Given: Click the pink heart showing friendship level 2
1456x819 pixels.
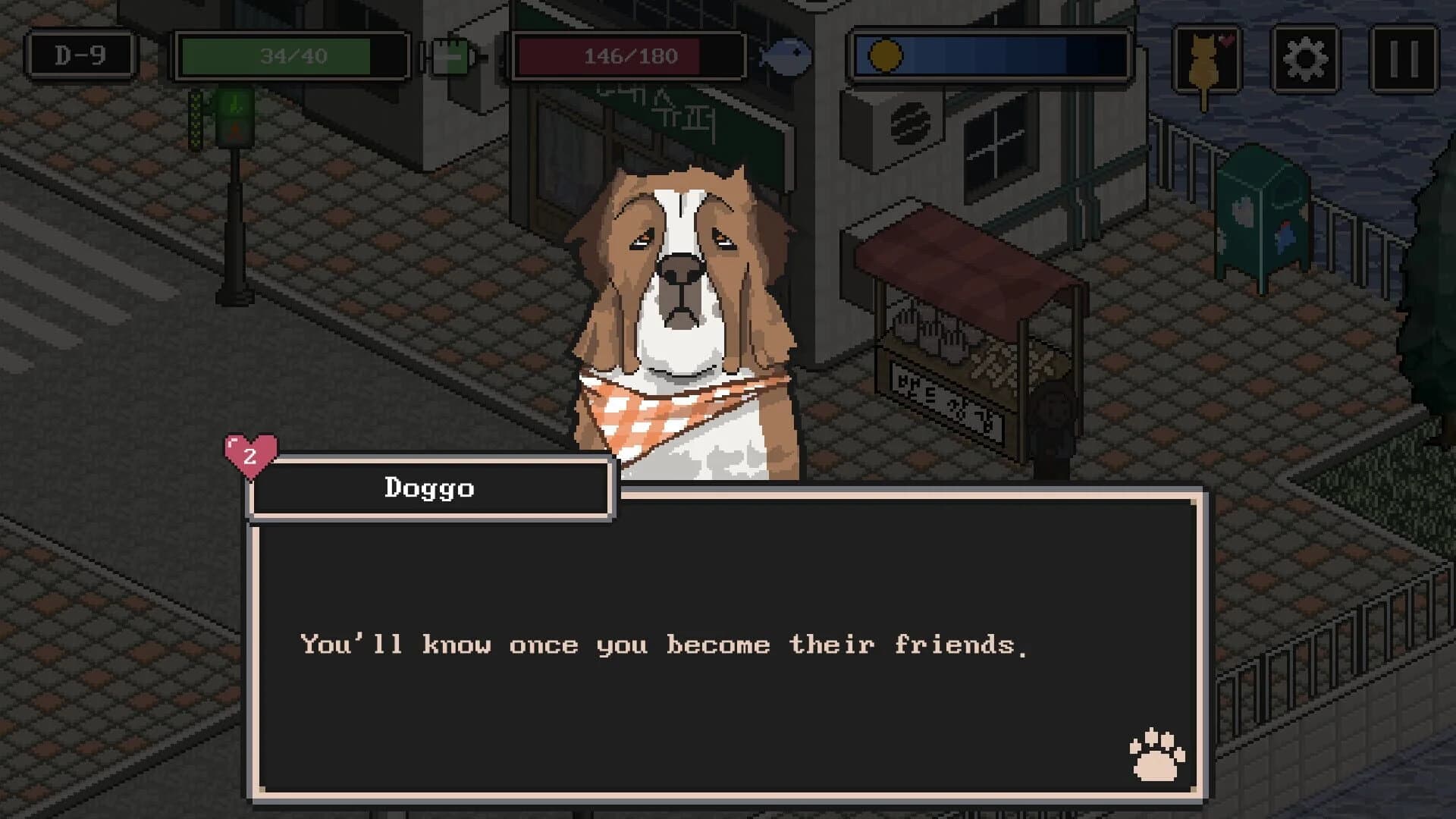Looking at the screenshot, I should click(x=250, y=455).
